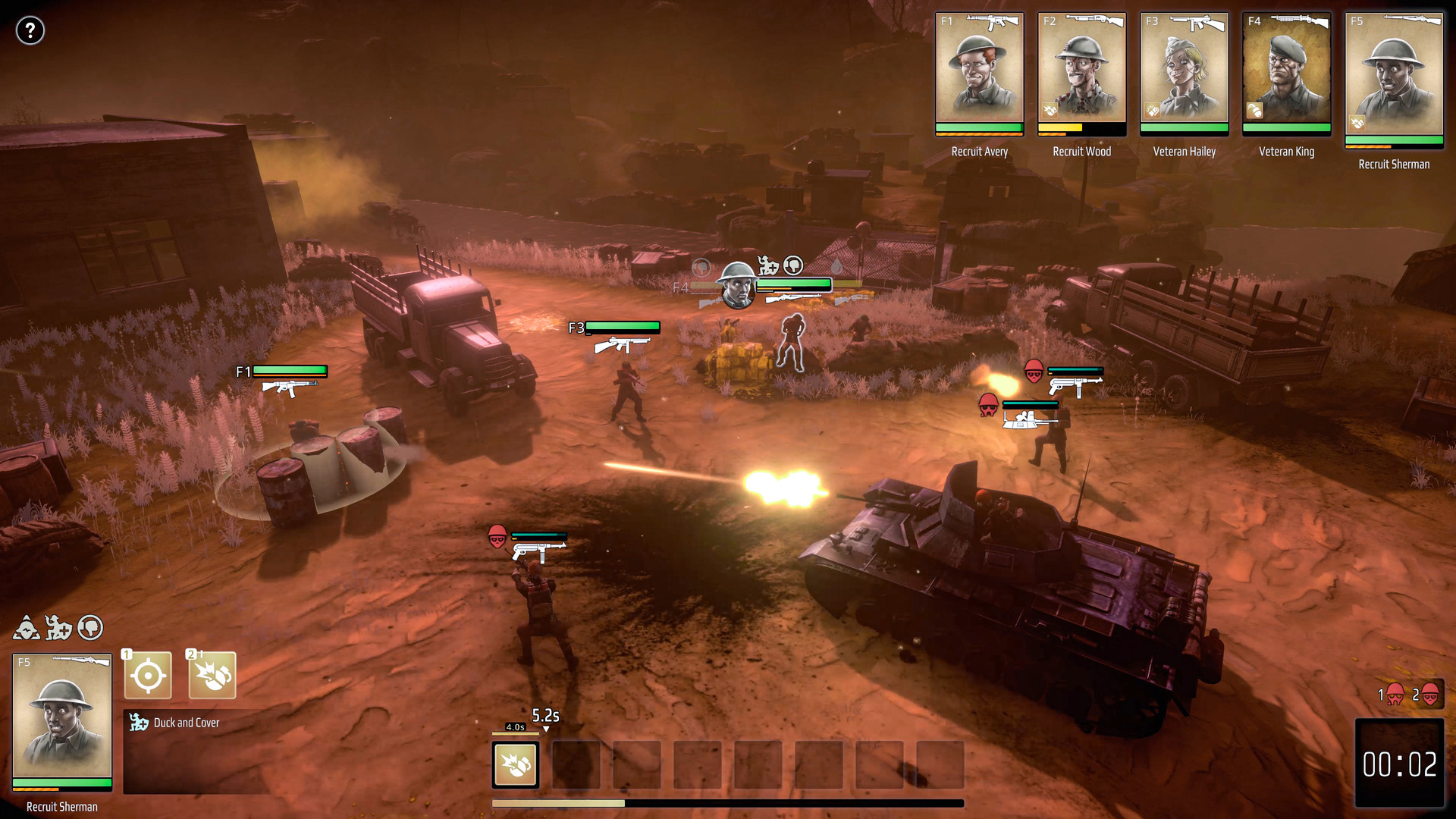Click the queued action in the timeline
Image resolution: width=1456 pixels, height=819 pixels.
[516, 764]
